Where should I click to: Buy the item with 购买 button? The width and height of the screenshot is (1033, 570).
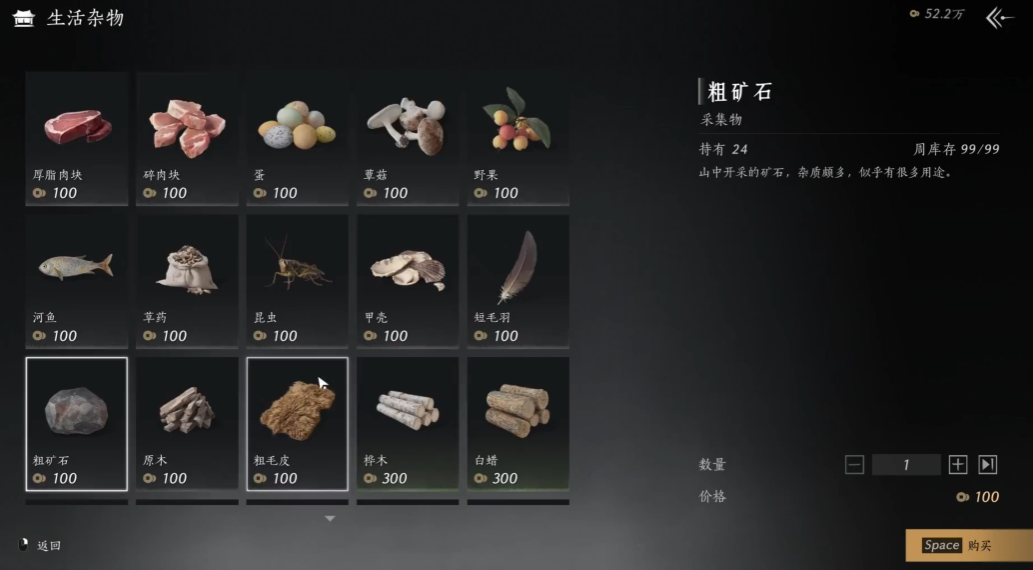[968, 545]
